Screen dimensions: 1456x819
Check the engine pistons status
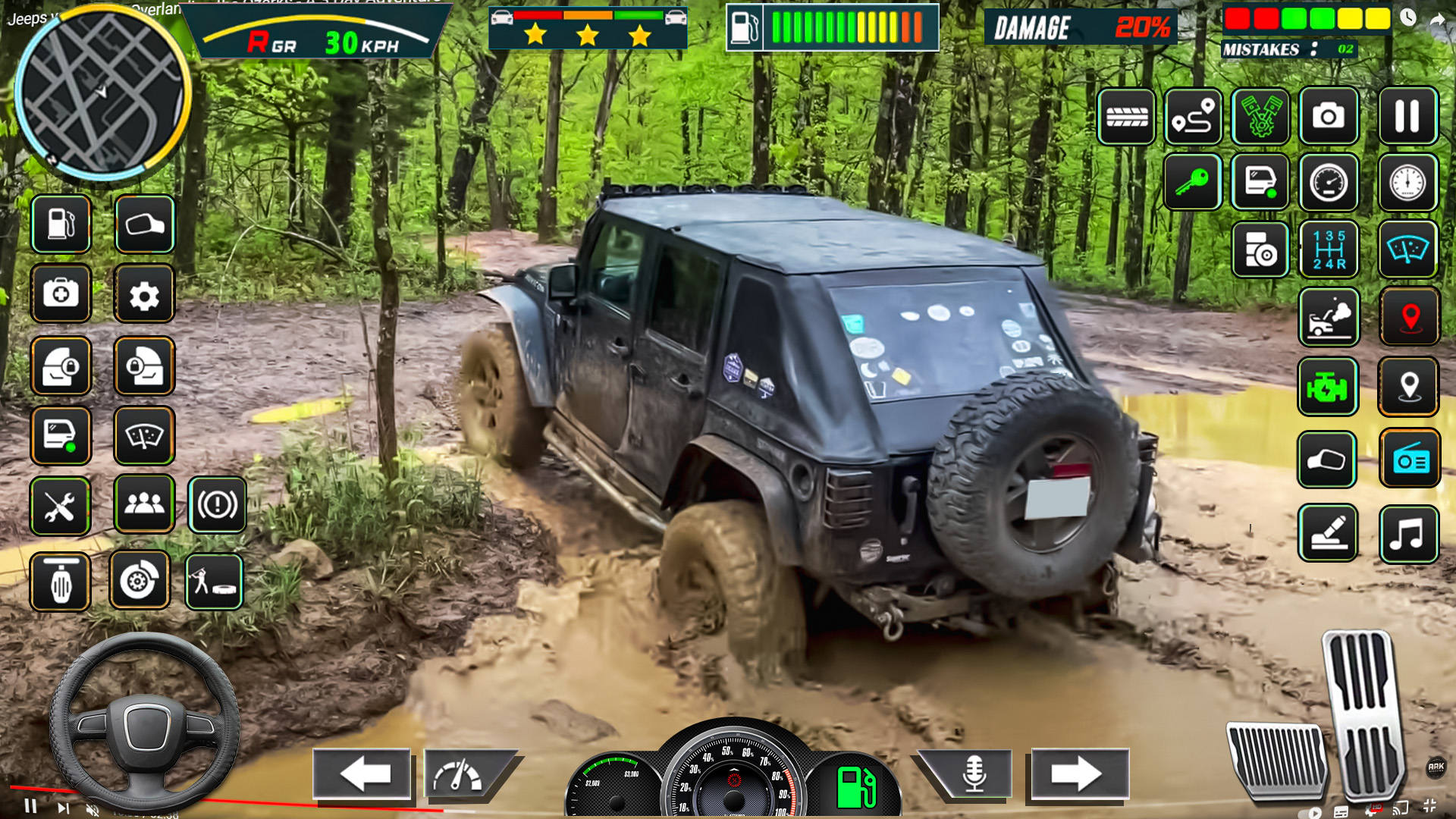click(x=1260, y=116)
